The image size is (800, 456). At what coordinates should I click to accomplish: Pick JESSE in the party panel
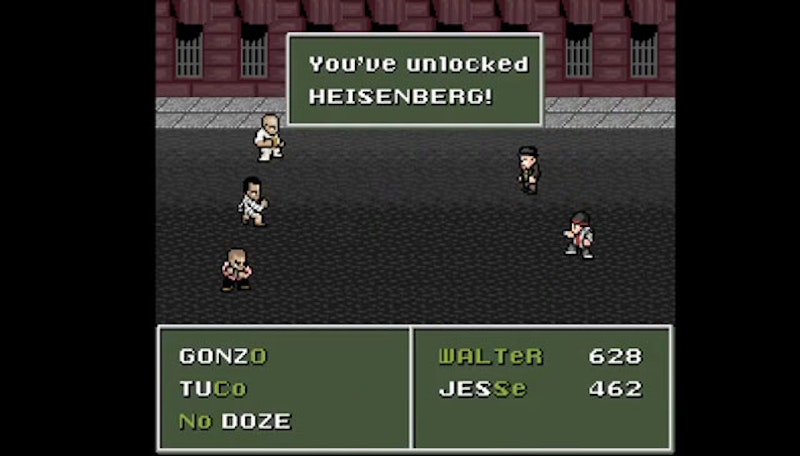coord(482,389)
